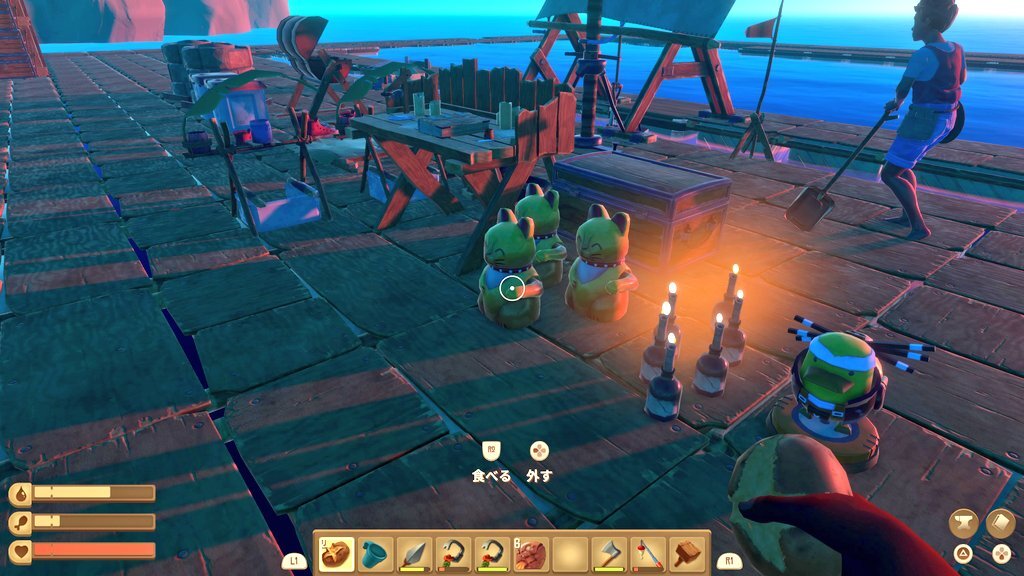The height and width of the screenshot is (576, 1024).
Task: Open the anvil crafting menu icon
Action: pyautogui.click(x=964, y=523)
